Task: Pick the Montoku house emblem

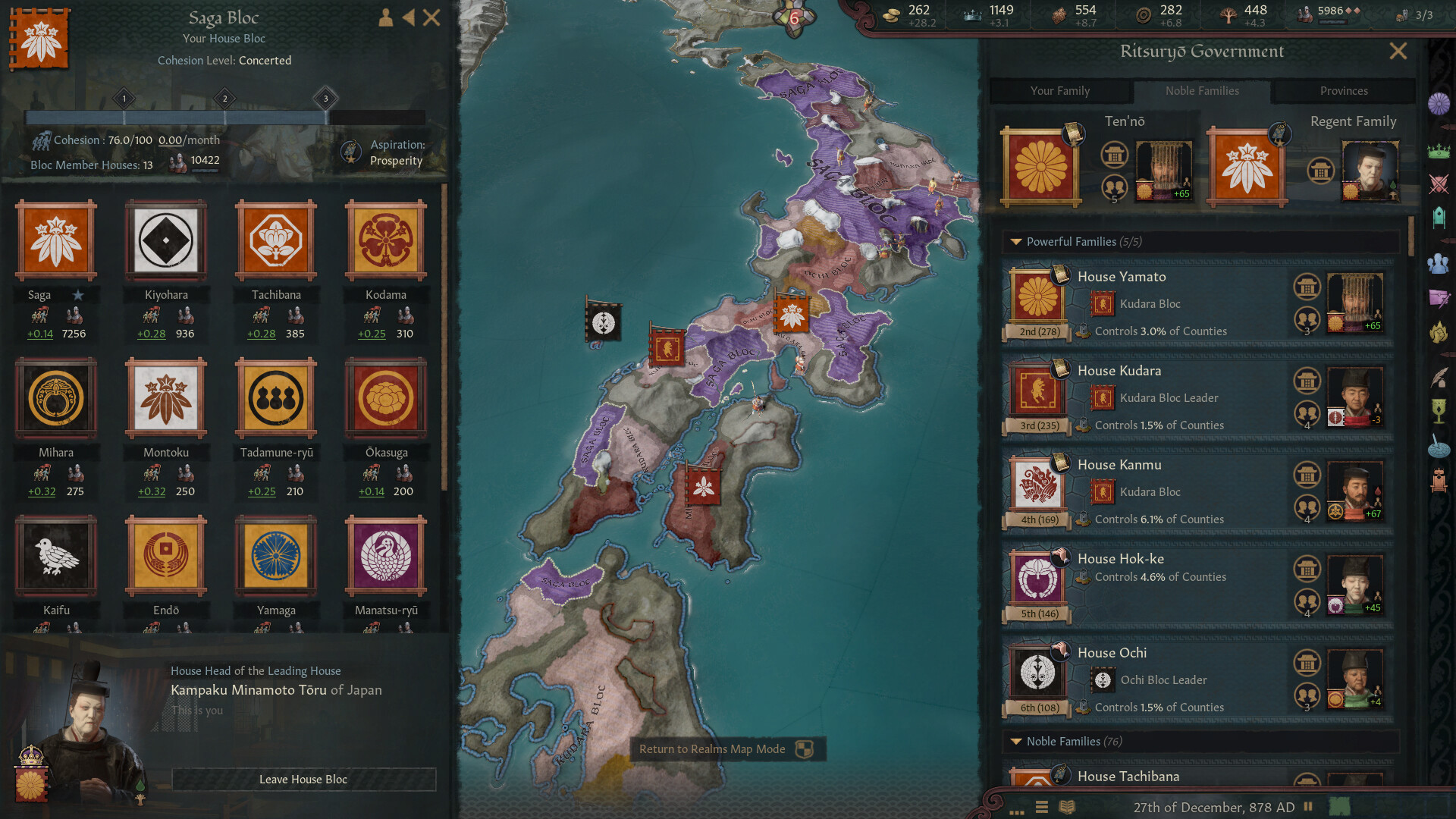Action: click(x=166, y=399)
